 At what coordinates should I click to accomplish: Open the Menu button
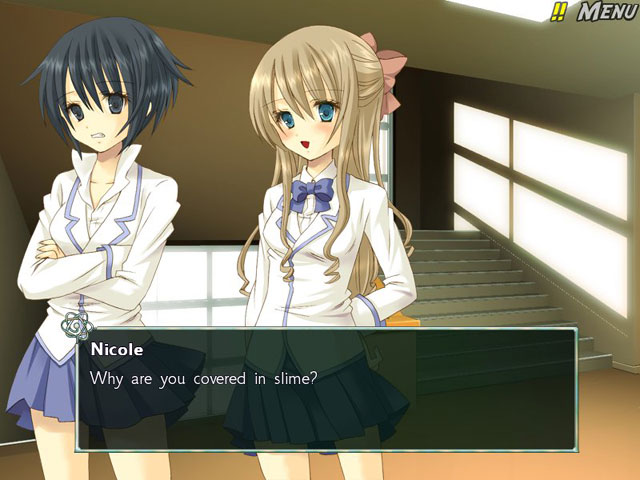(604, 12)
